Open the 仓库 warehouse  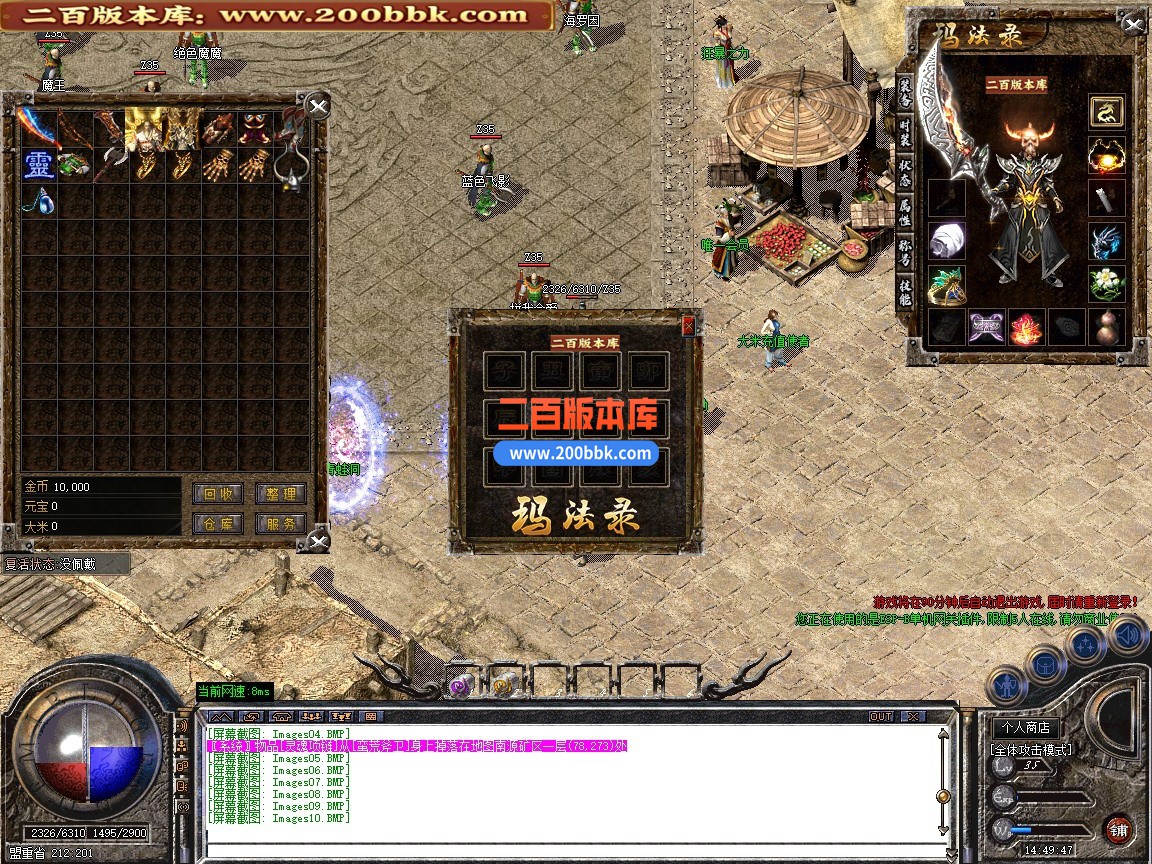click(x=217, y=523)
